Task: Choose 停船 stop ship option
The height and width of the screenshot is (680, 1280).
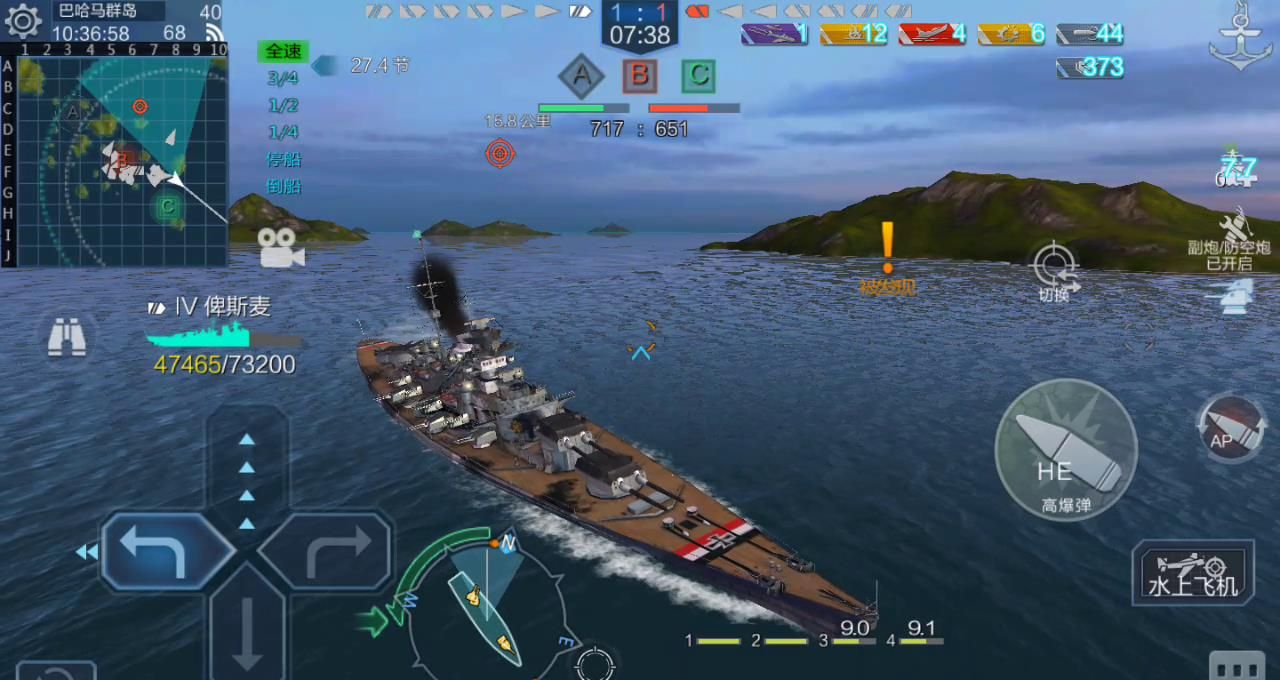Action: coord(284,159)
